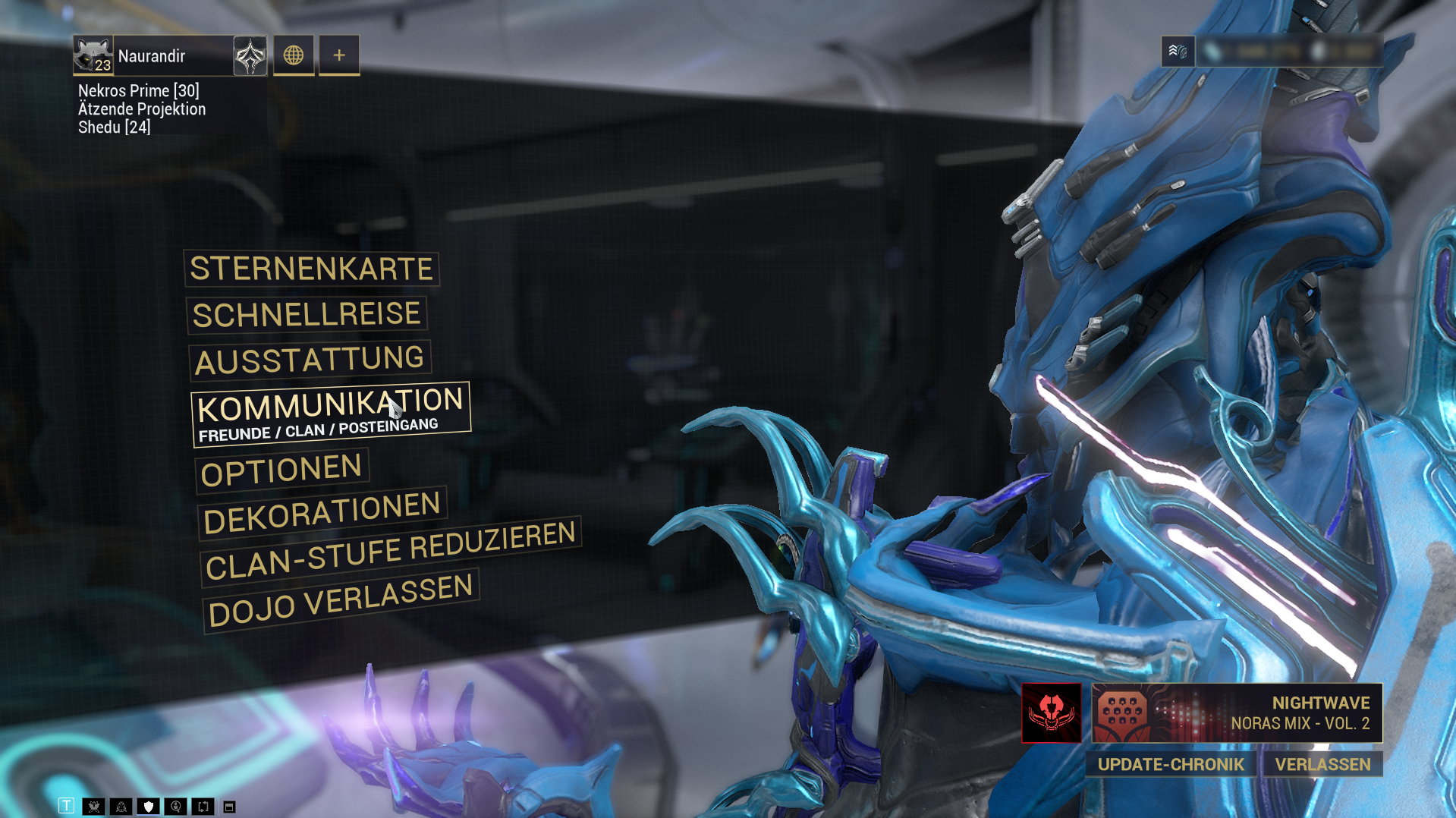
Task: Open the swap-arrows chat tab
Action: tap(203, 806)
